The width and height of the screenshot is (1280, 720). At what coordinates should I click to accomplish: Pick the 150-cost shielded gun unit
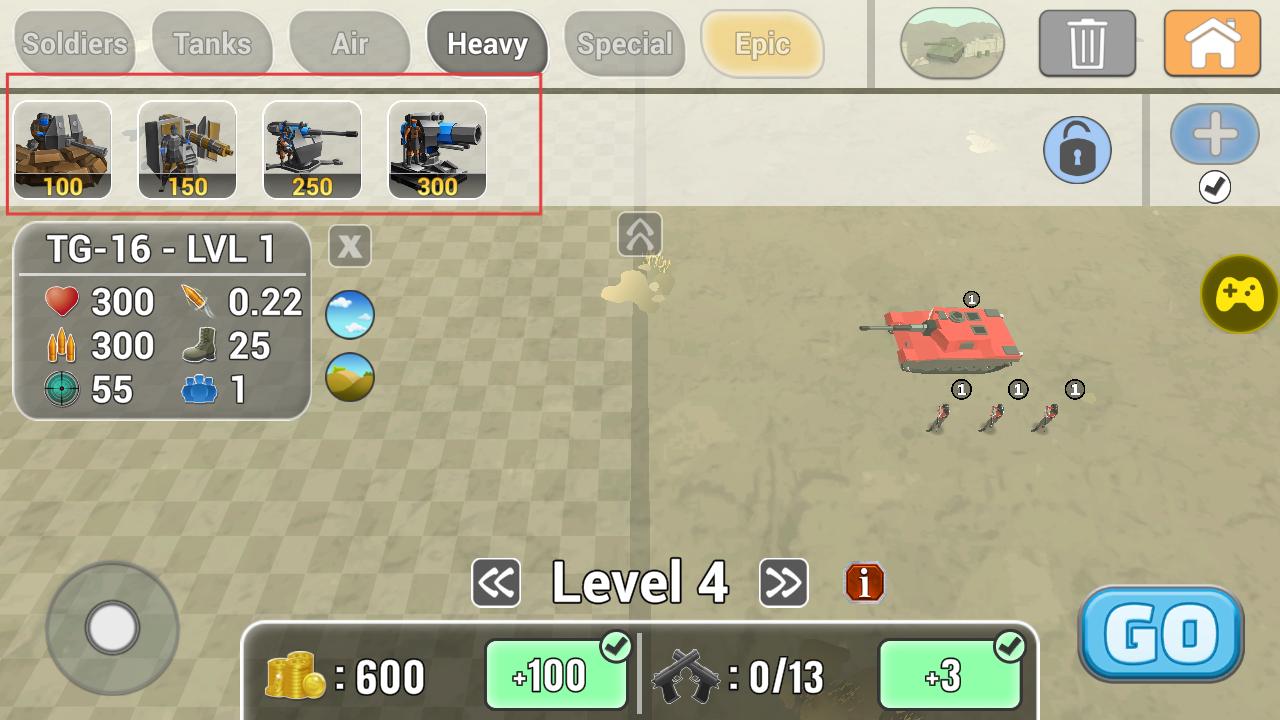(187, 150)
